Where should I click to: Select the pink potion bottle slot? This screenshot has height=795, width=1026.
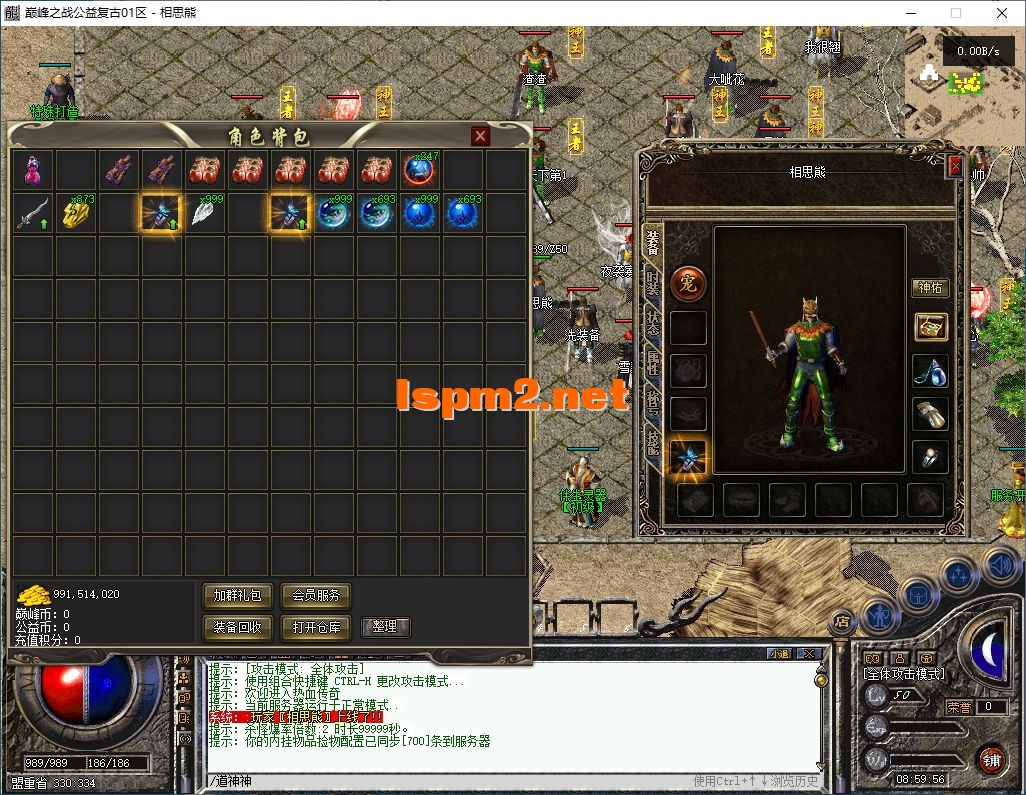pyautogui.click(x=32, y=170)
